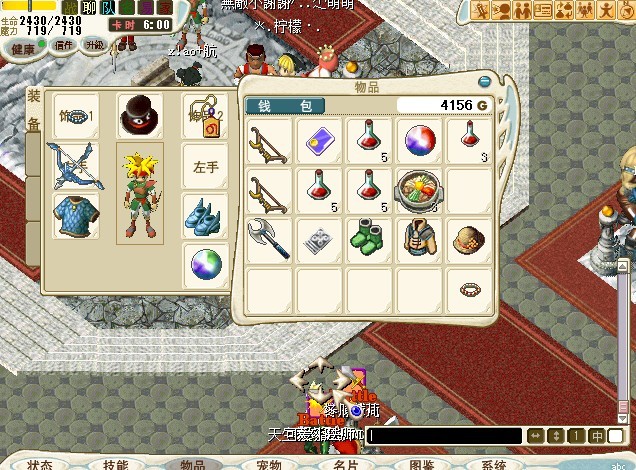Select the bibimbap food bowl item
Screen dimensions: 636x470
[419, 189]
